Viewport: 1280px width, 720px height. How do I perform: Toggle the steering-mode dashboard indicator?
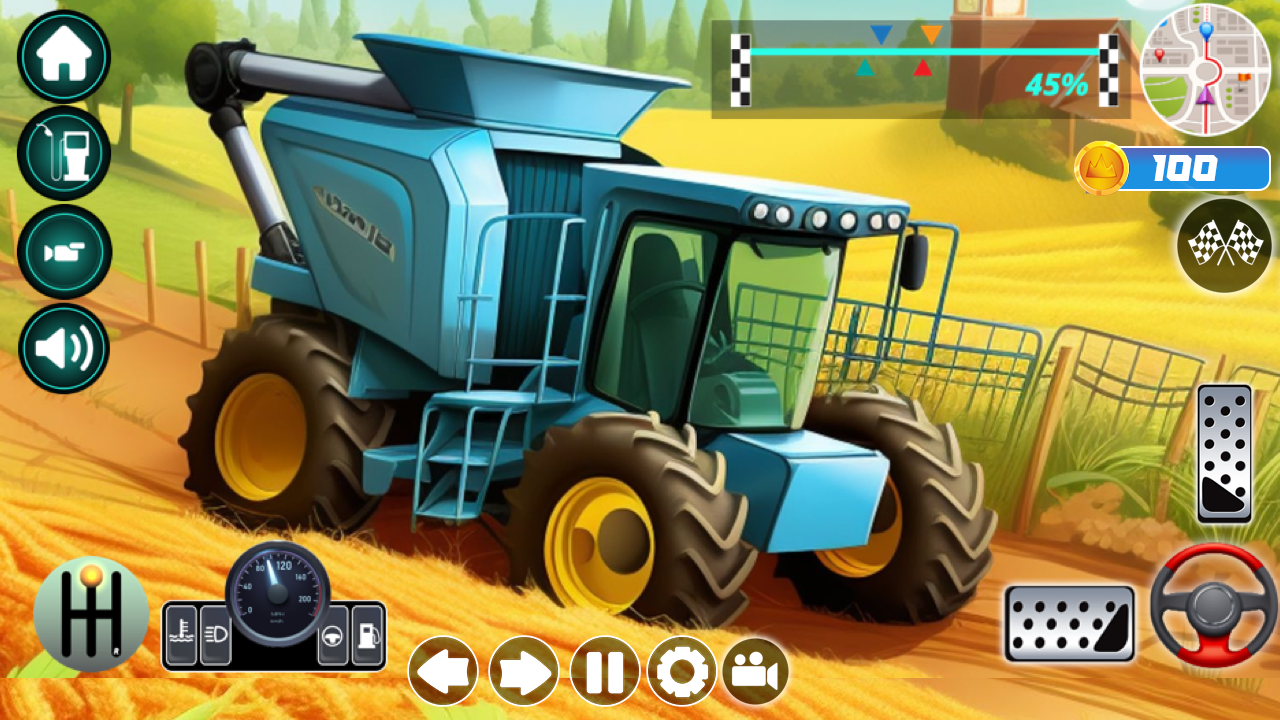332,635
